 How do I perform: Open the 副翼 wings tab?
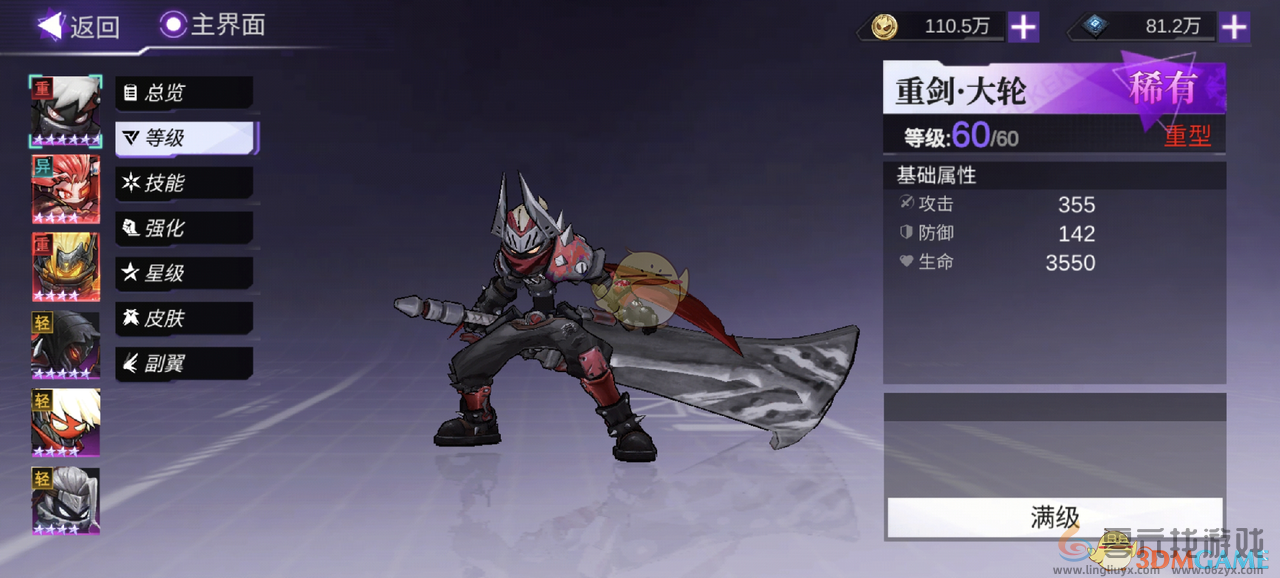(x=184, y=363)
